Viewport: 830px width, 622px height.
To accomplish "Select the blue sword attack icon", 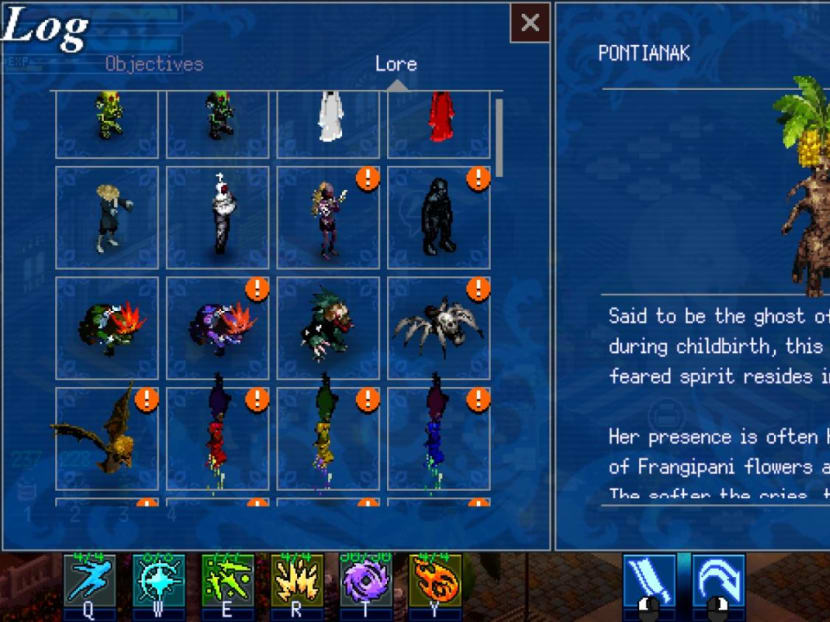I will pos(648,582).
